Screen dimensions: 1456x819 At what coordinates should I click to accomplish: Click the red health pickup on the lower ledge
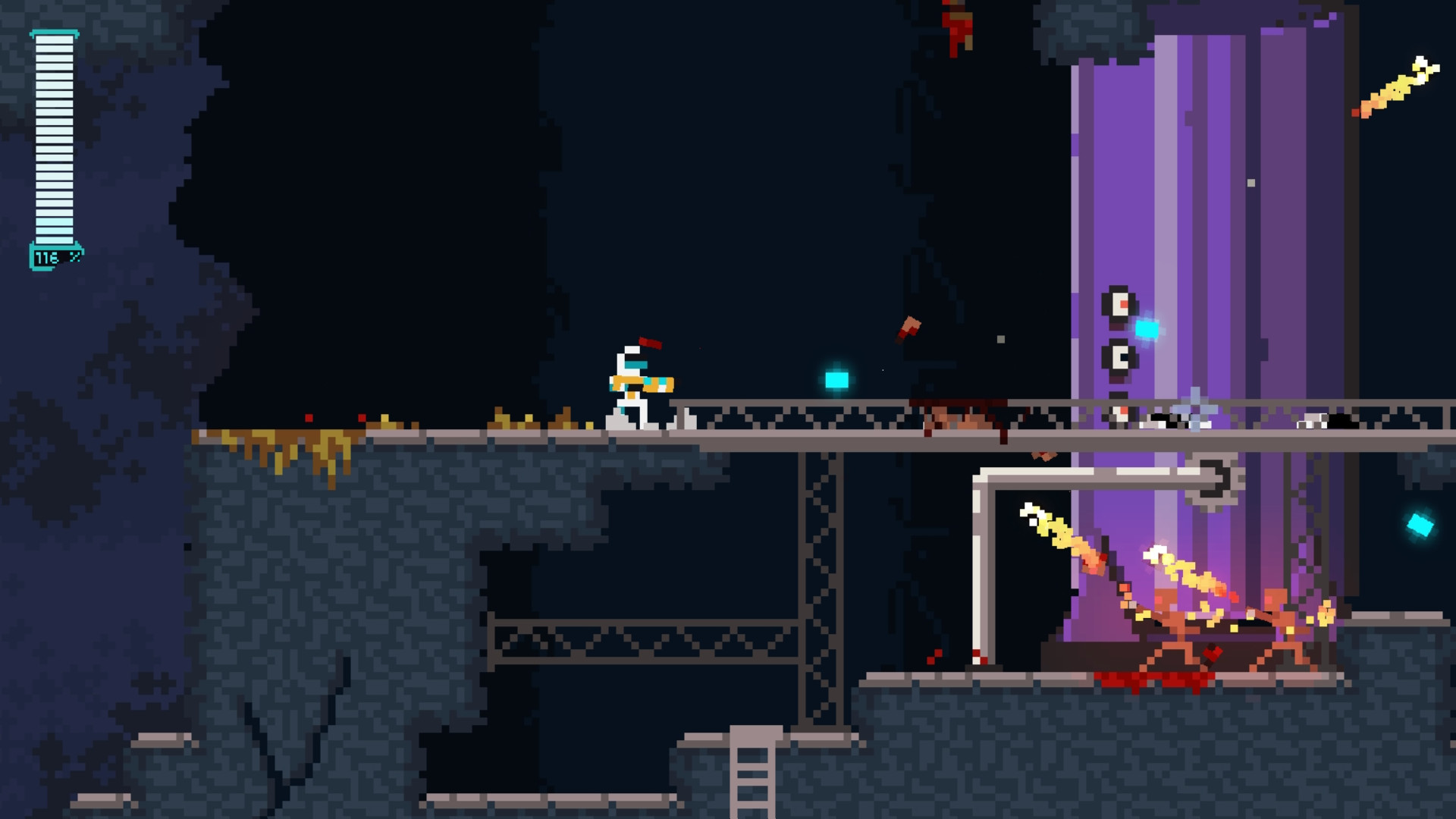1211,653
